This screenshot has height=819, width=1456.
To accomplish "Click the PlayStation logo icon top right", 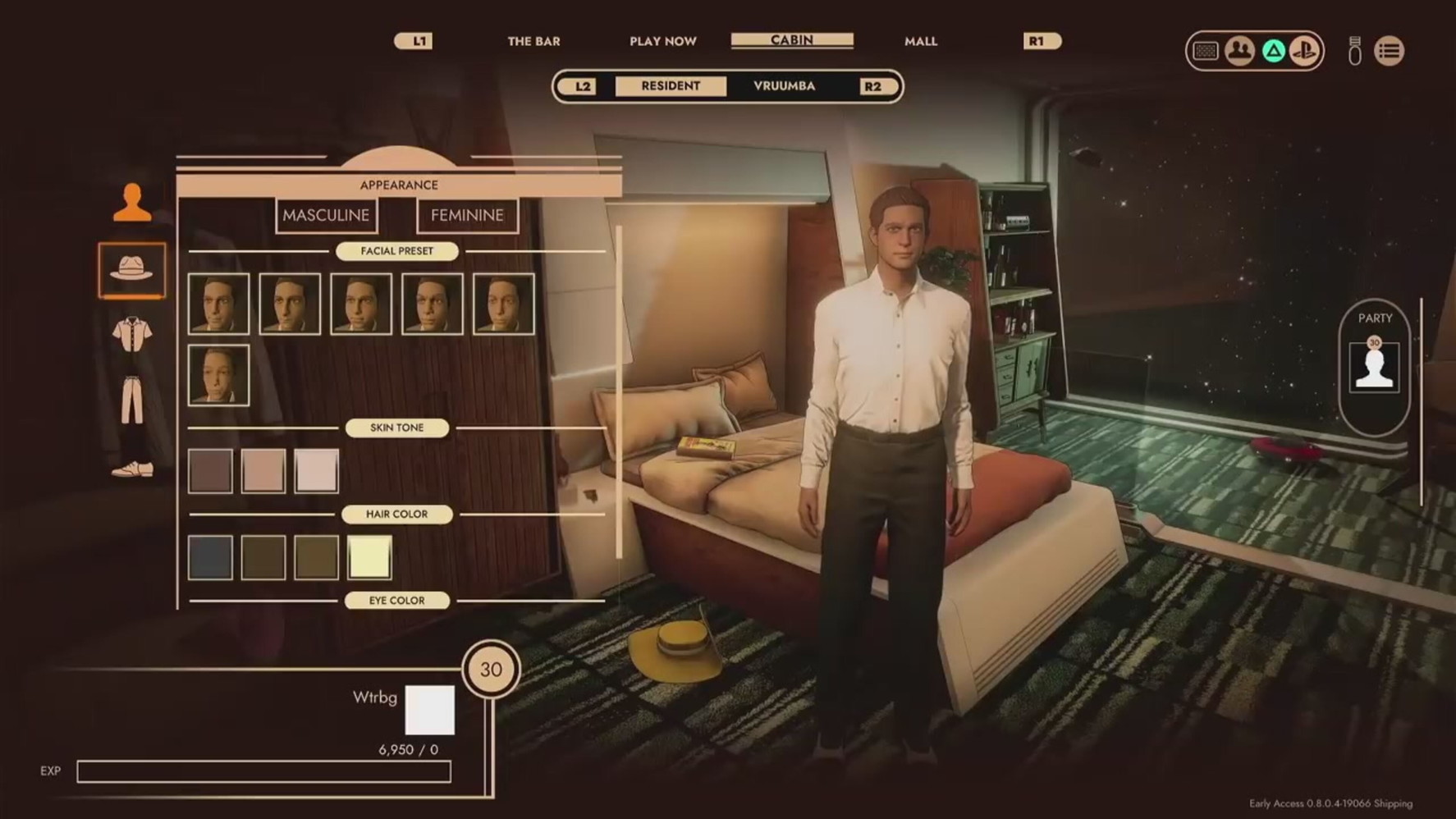I will coord(1305,51).
